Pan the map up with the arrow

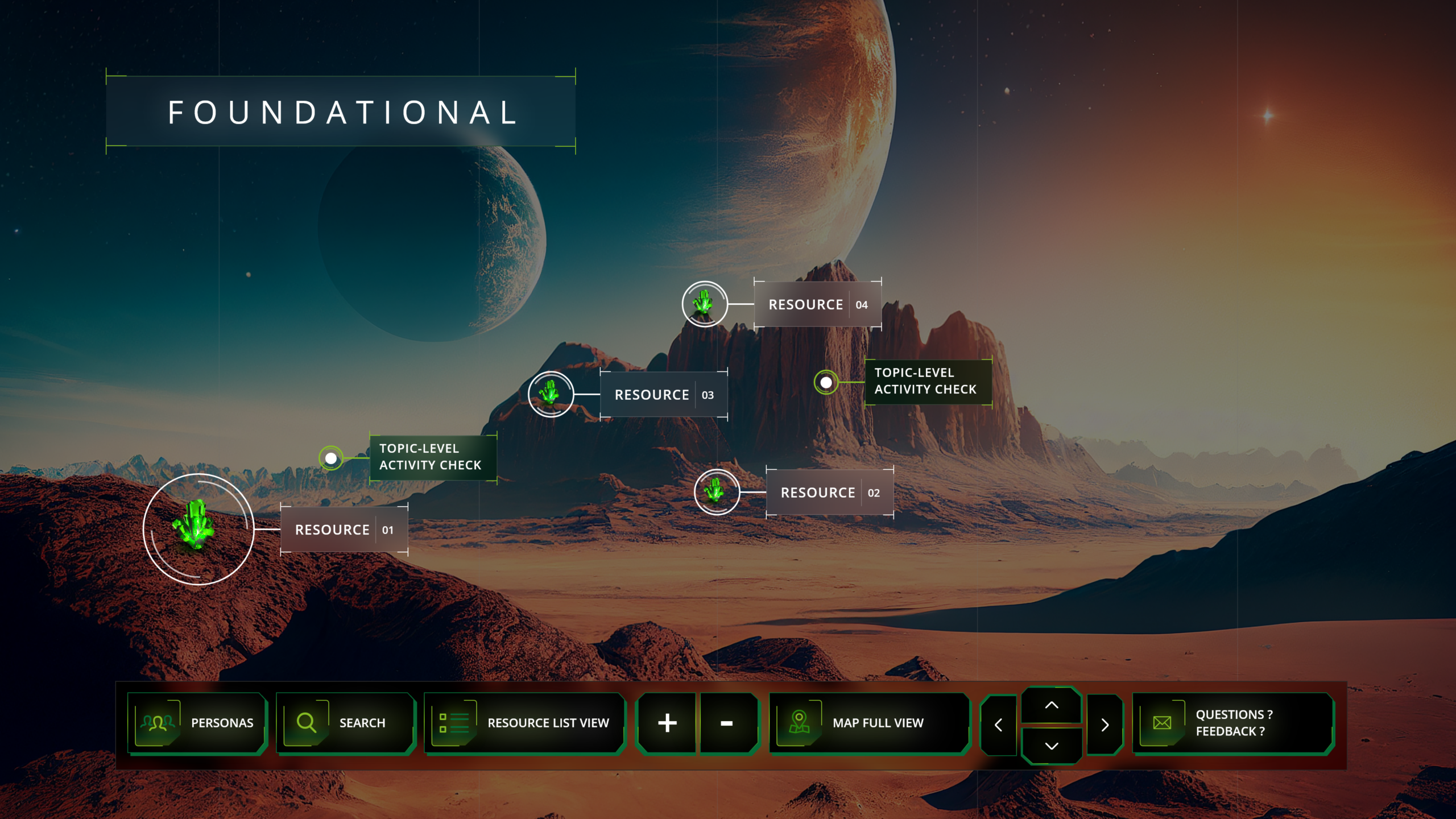[x=1052, y=705]
